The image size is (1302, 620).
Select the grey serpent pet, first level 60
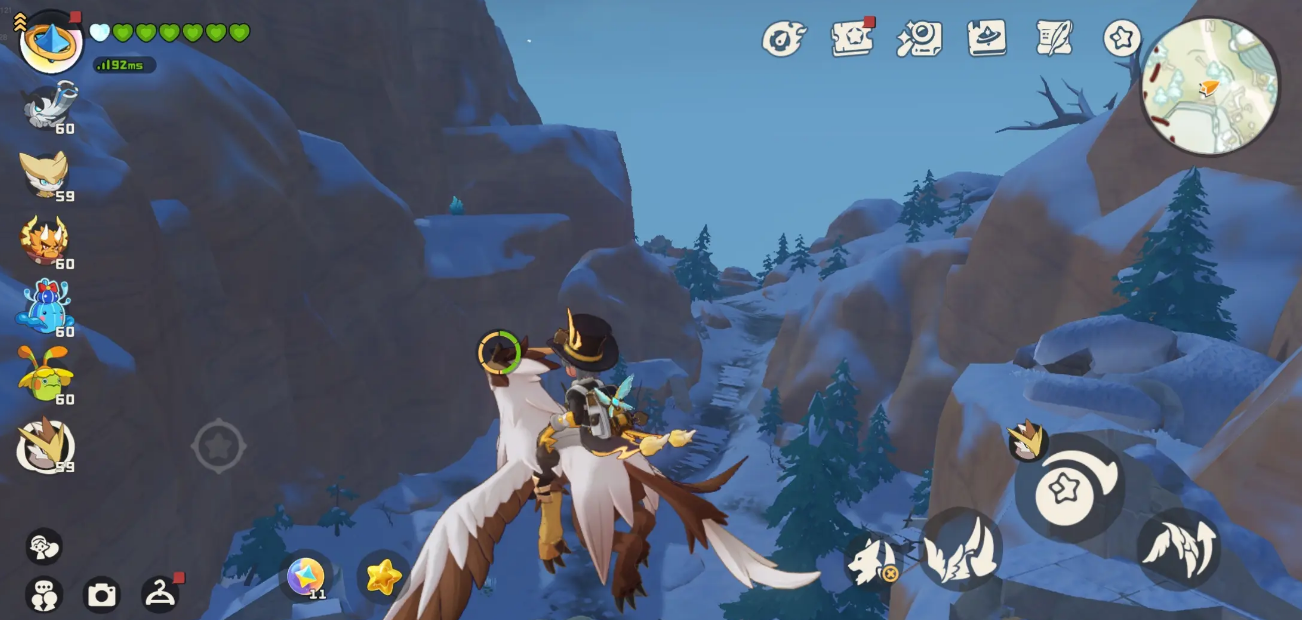pyautogui.click(x=46, y=106)
